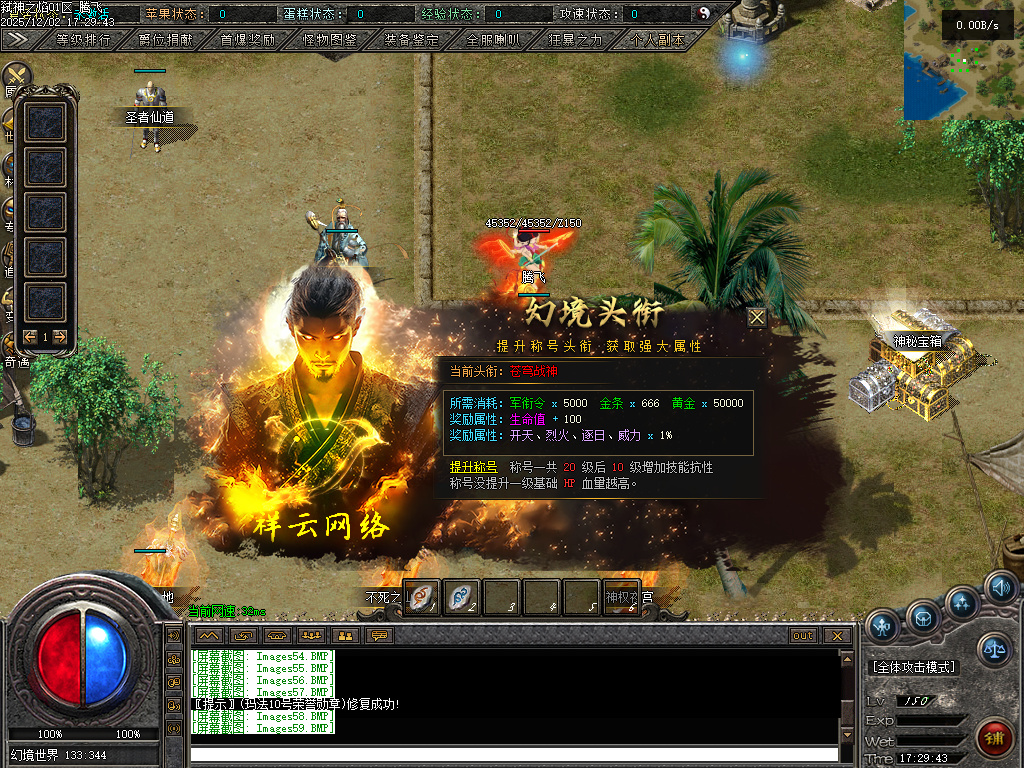Select the 首爆奖励 menu button

247,40
